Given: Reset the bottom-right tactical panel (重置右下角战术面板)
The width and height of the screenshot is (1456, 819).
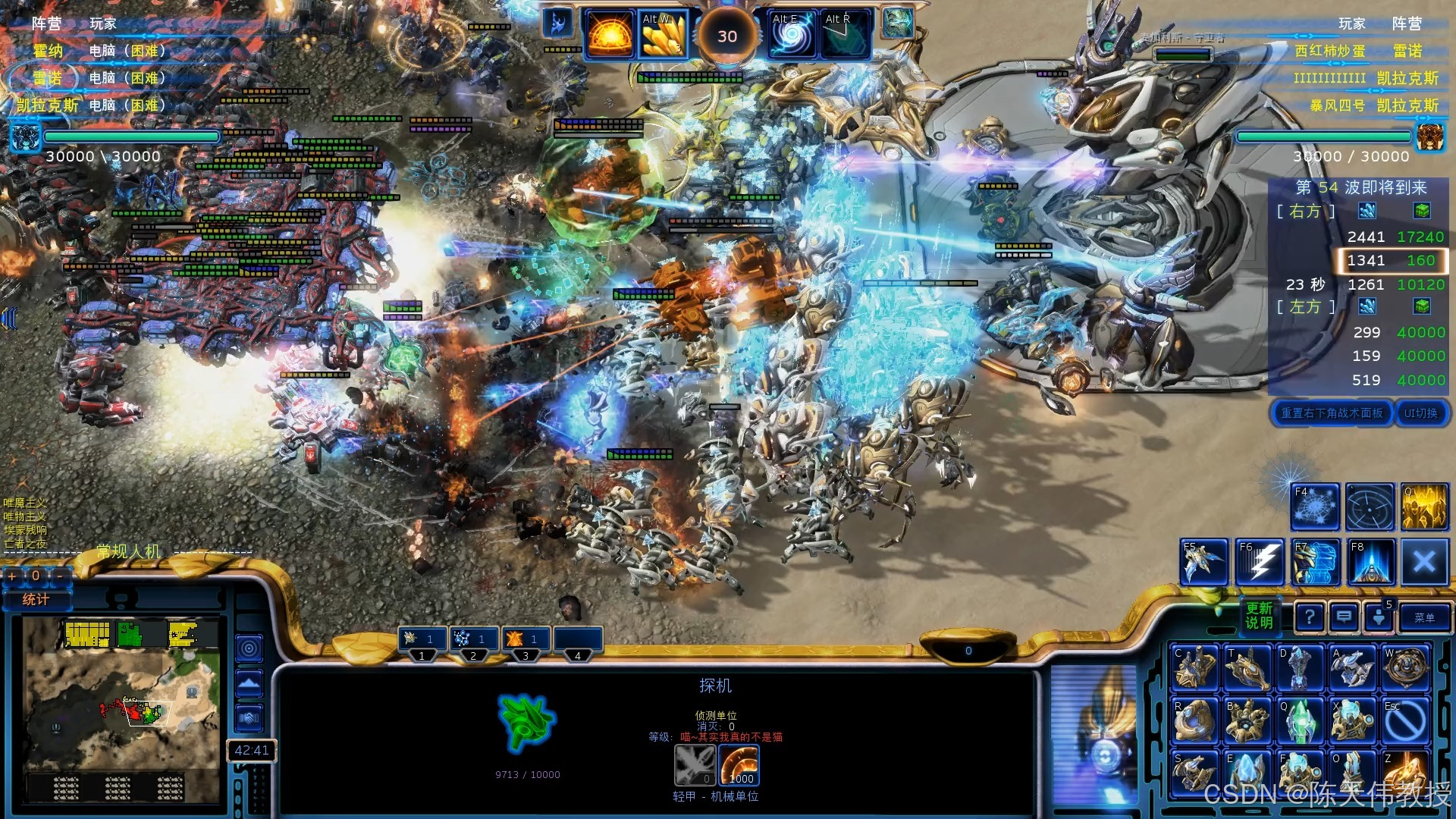Looking at the screenshot, I should 1332,413.
